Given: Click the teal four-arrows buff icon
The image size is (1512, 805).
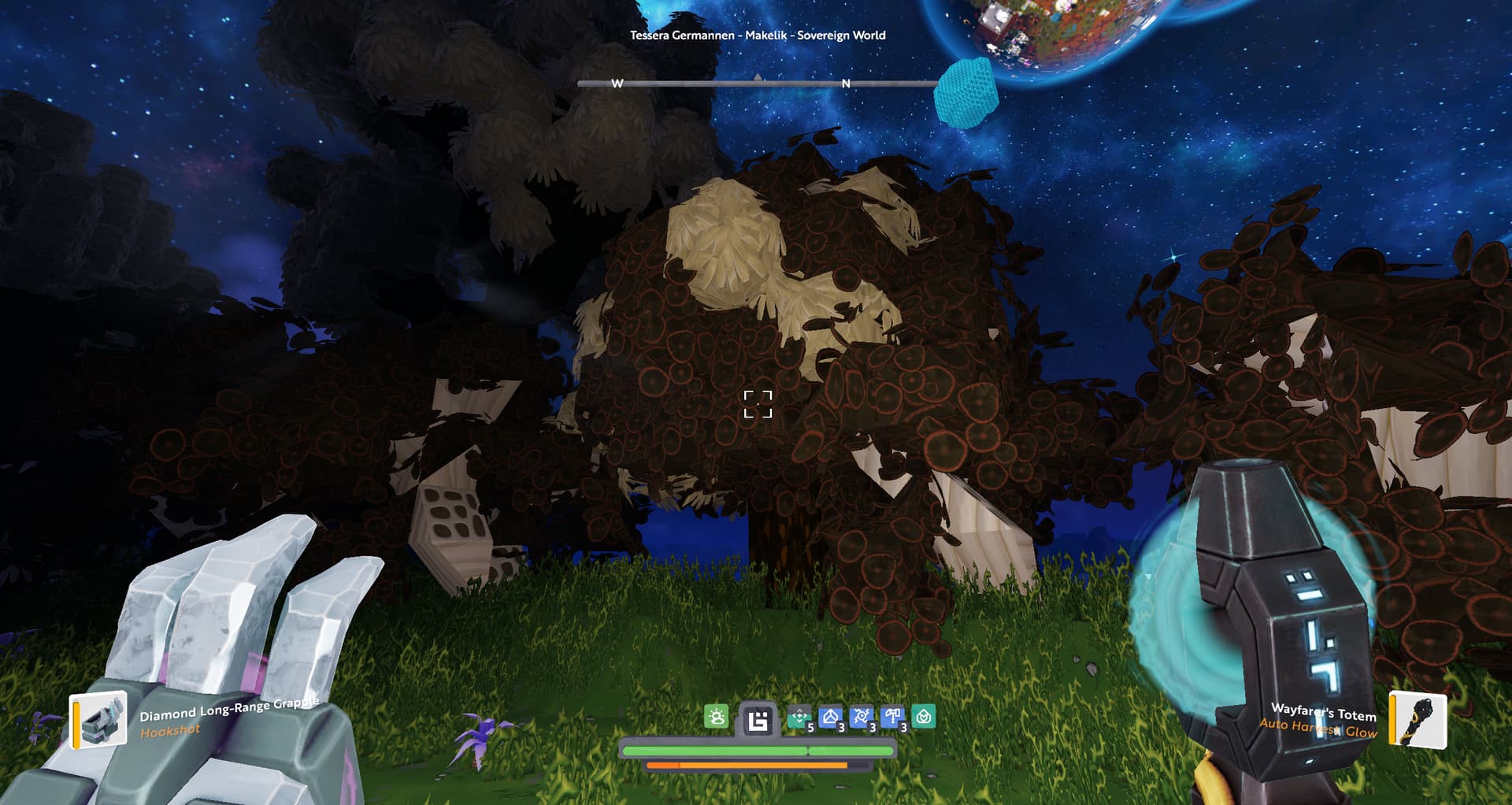Looking at the screenshot, I should [x=799, y=717].
